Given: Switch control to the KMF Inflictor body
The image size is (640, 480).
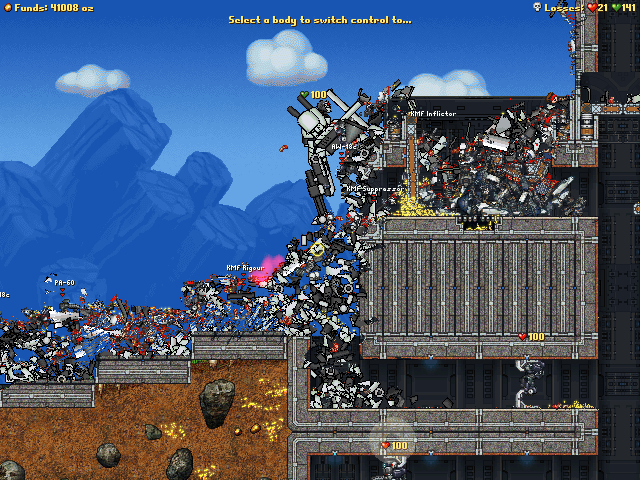Looking at the screenshot, I should click(x=432, y=114).
